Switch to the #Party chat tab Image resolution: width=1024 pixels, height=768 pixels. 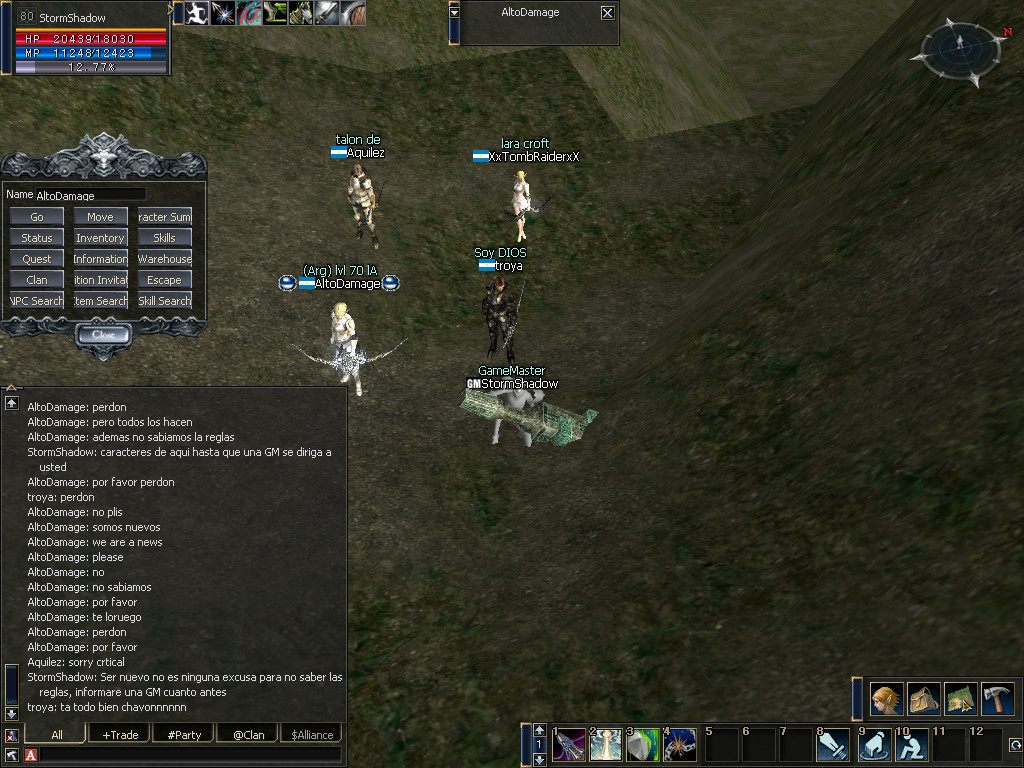[x=184, y=735]
